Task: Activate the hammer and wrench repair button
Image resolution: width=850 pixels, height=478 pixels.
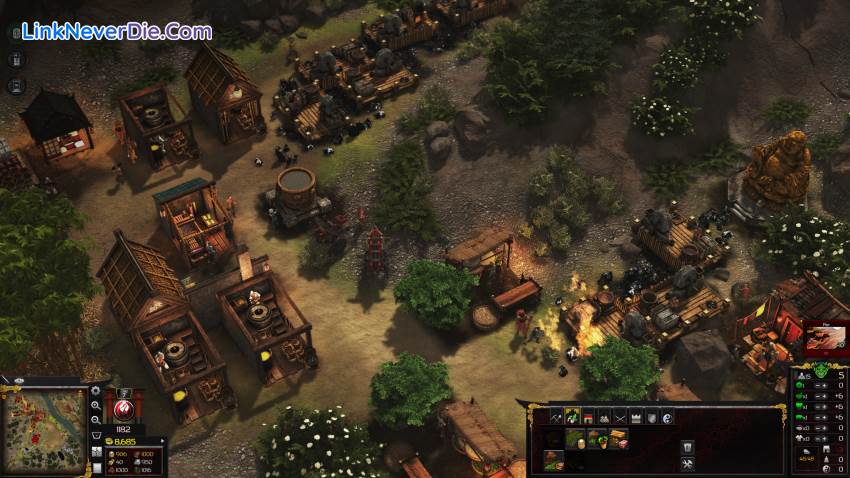Action: point(688,464)
